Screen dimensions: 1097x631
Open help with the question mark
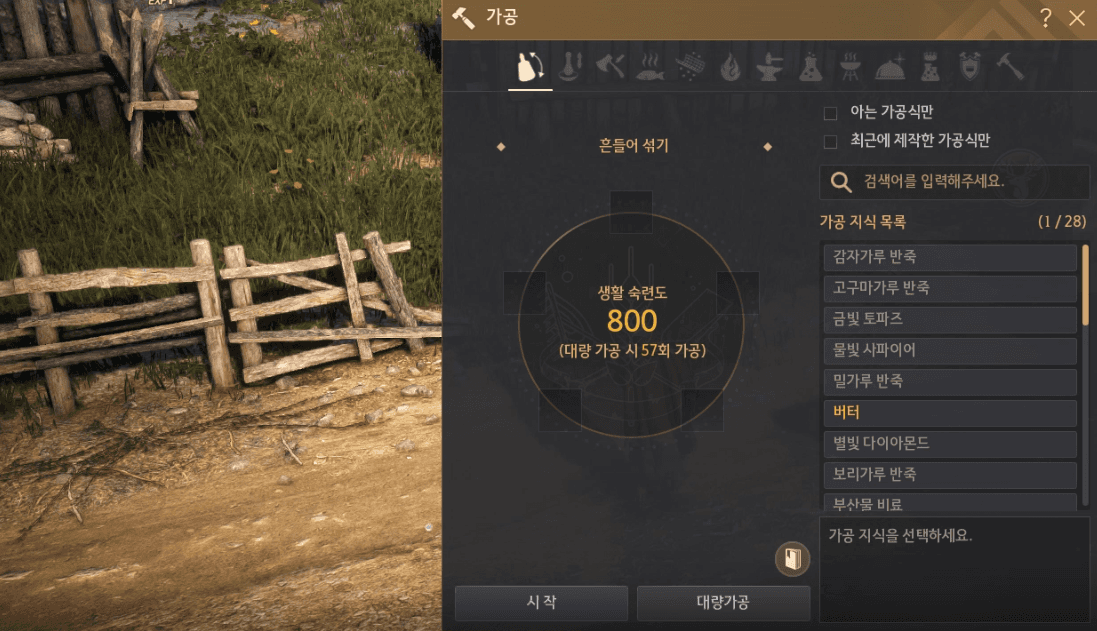pos(1046,17)
